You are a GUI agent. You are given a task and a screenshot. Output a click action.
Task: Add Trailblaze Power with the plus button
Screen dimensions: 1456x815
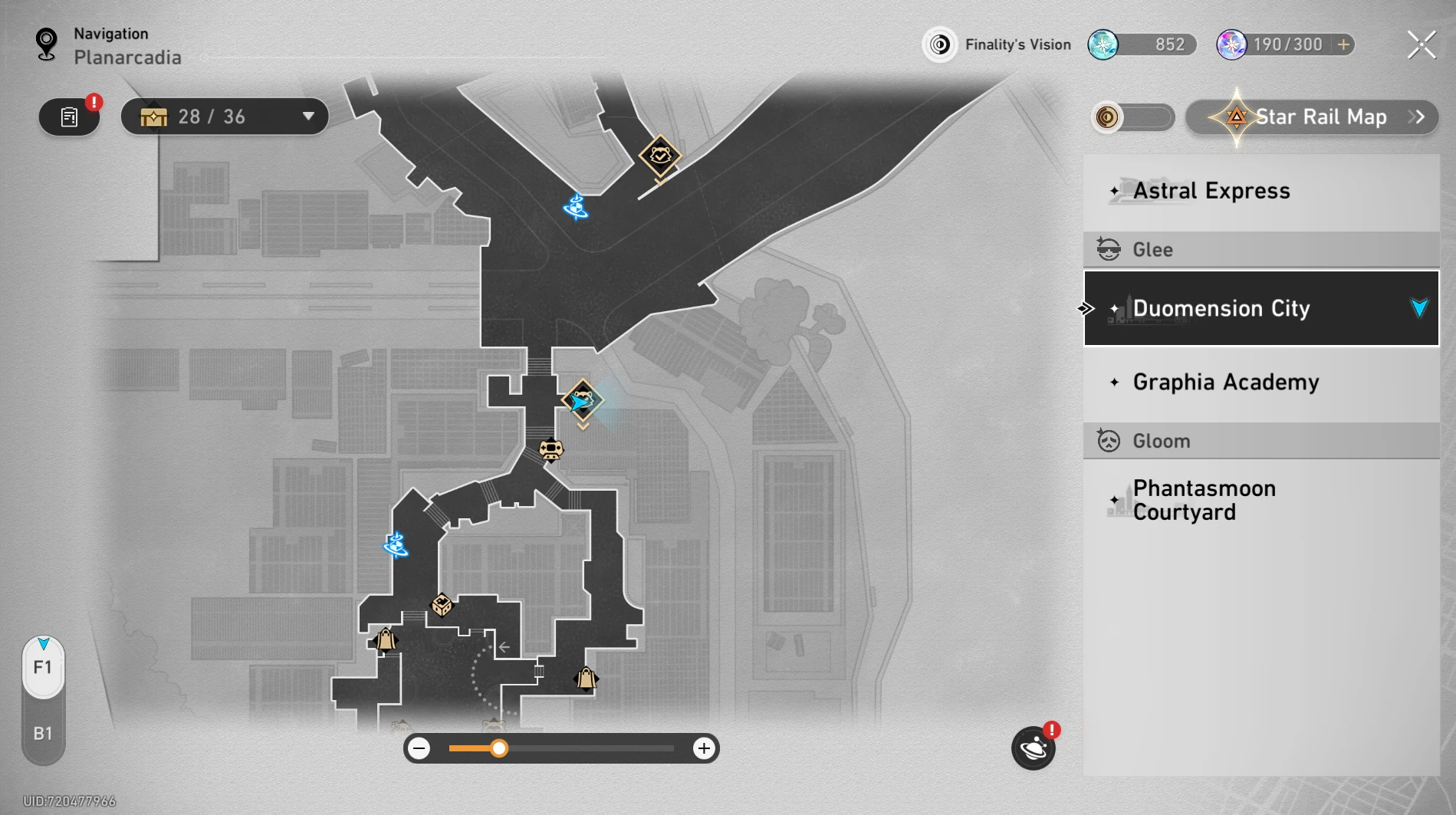point(1343,44)
